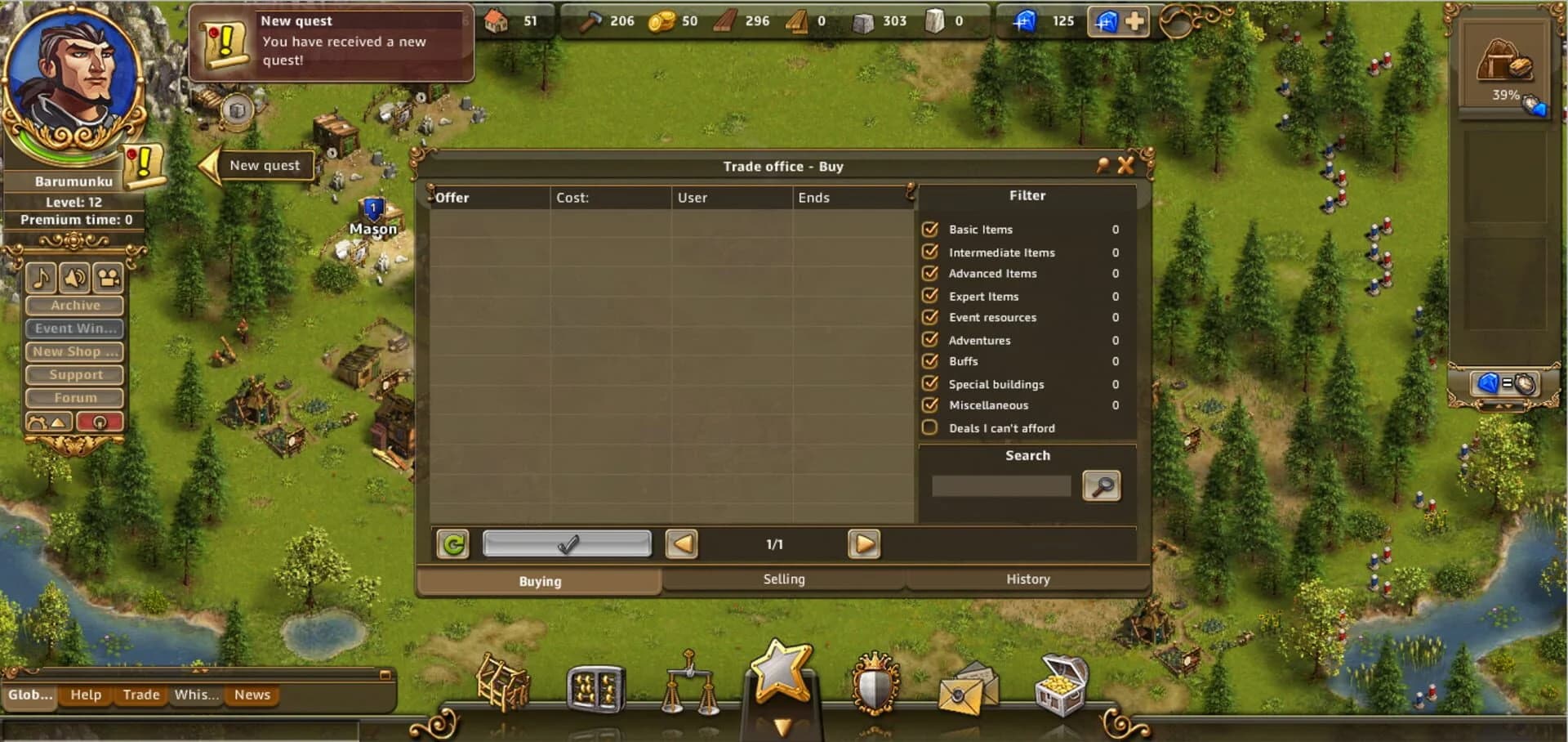Toggle the speaker sound effects option
The height and width of the screenshot is (742, 1568).
click(74, 278)
